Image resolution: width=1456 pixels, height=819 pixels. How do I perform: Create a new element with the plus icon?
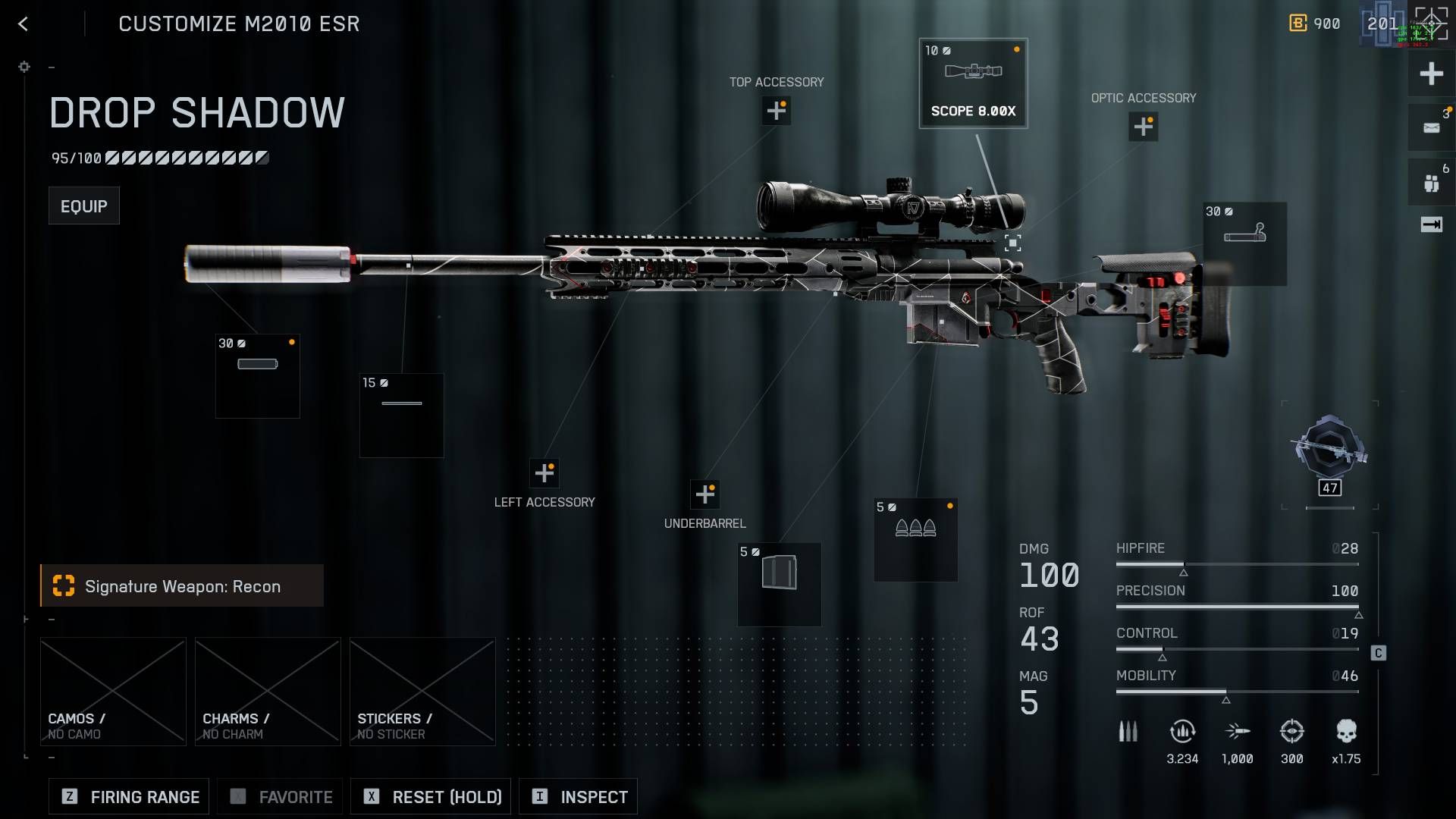click(x=1430, y=74)
